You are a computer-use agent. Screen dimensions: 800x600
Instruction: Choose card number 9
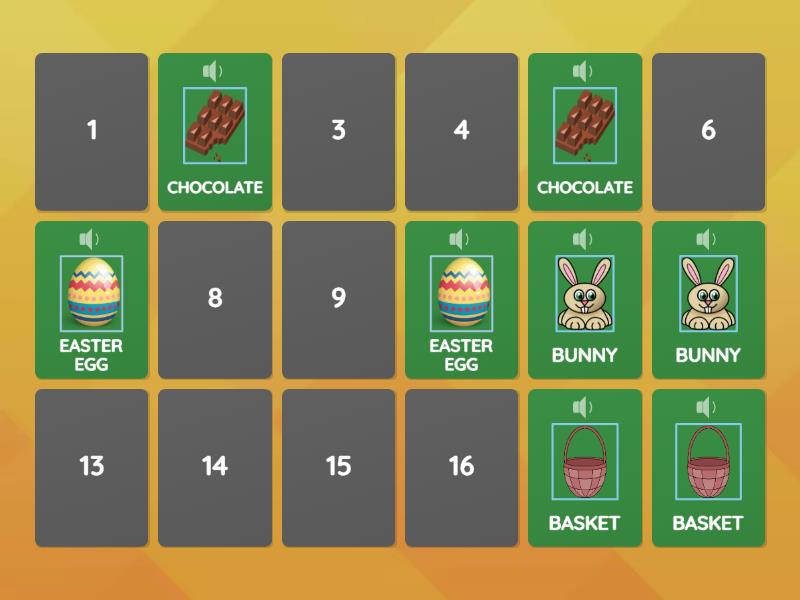[x=338, y=299]
